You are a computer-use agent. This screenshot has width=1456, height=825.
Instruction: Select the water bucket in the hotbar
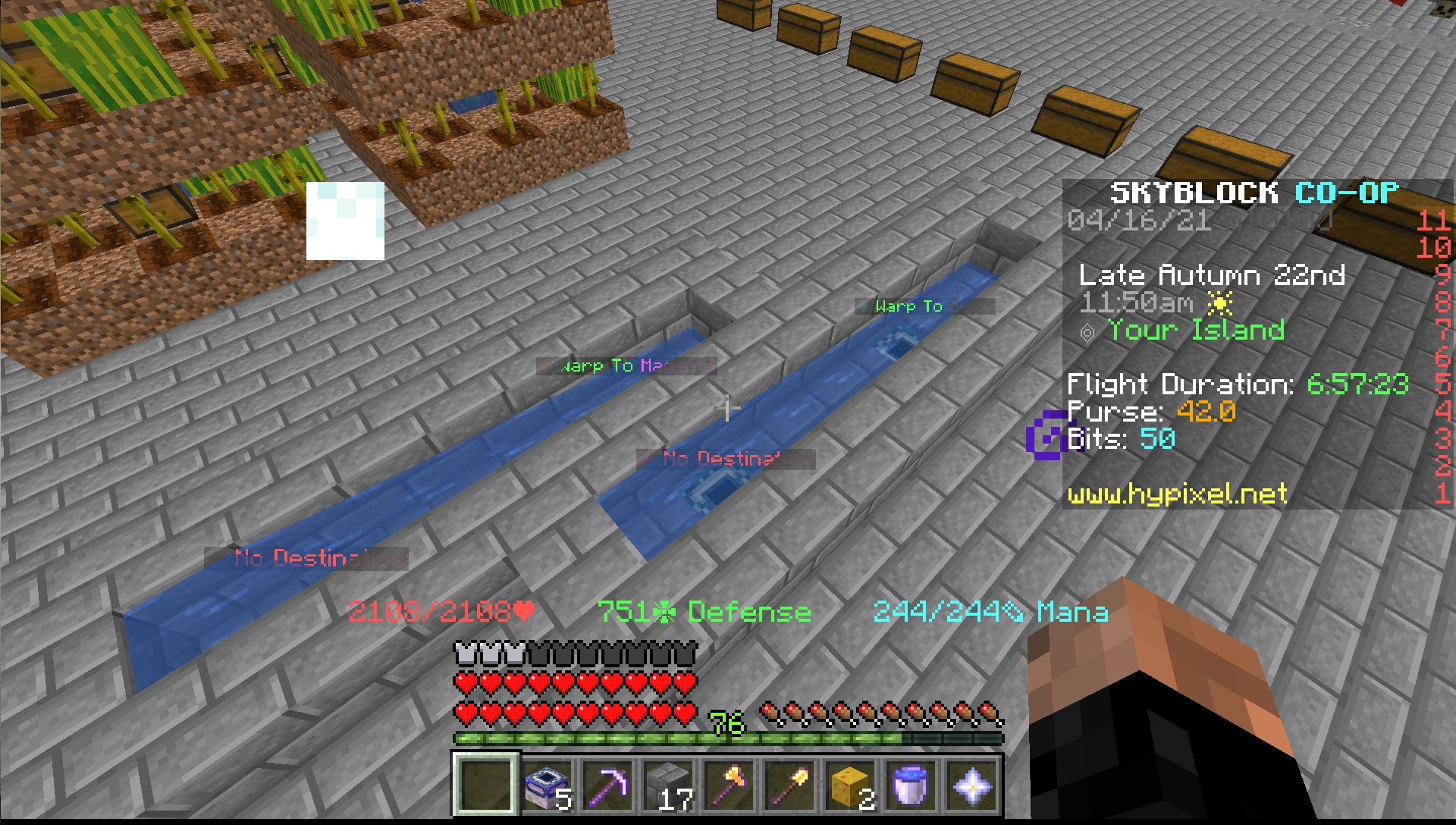coord(909,786)
